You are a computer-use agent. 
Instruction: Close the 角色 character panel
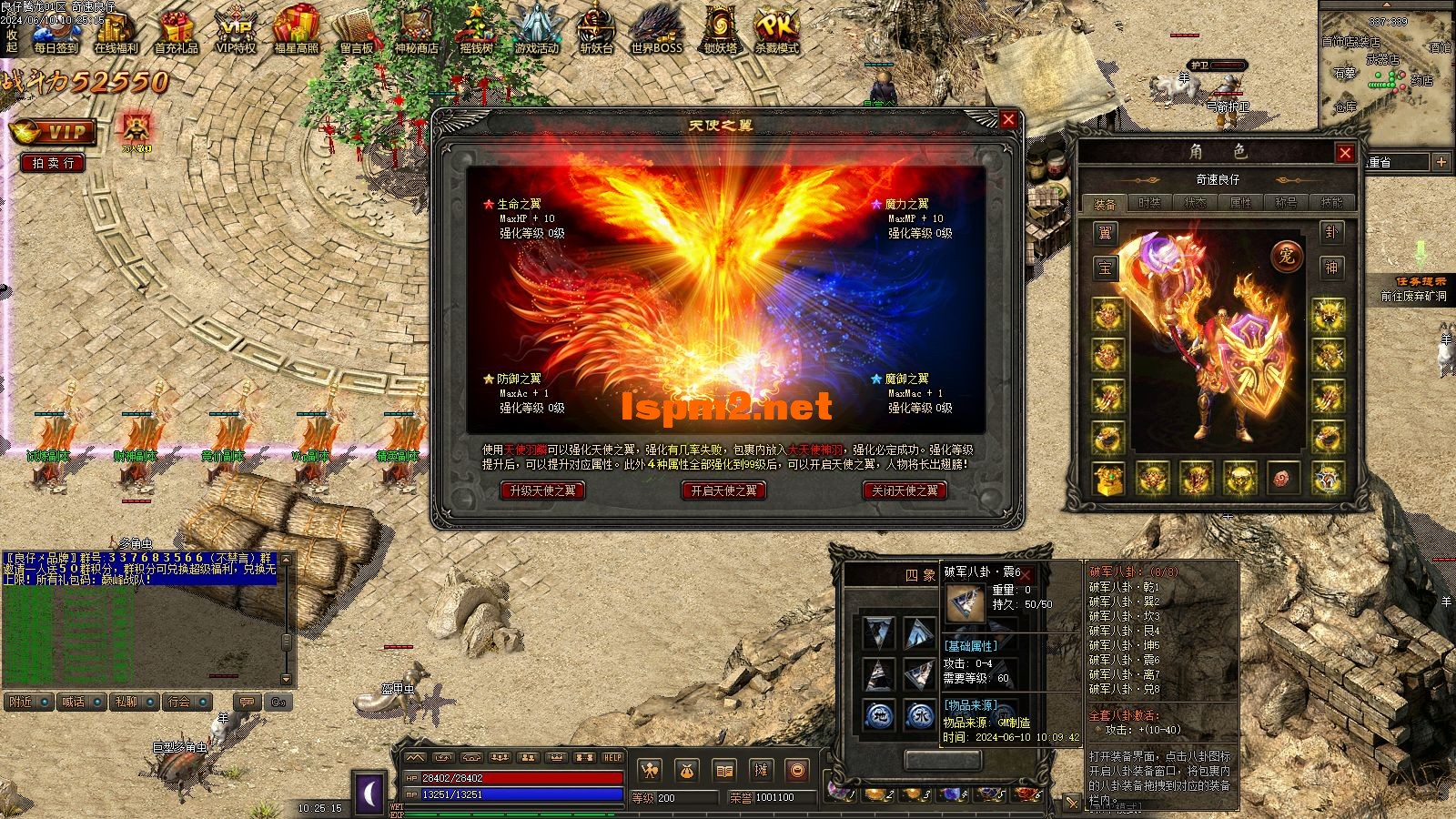click(x=1345, y=153)
